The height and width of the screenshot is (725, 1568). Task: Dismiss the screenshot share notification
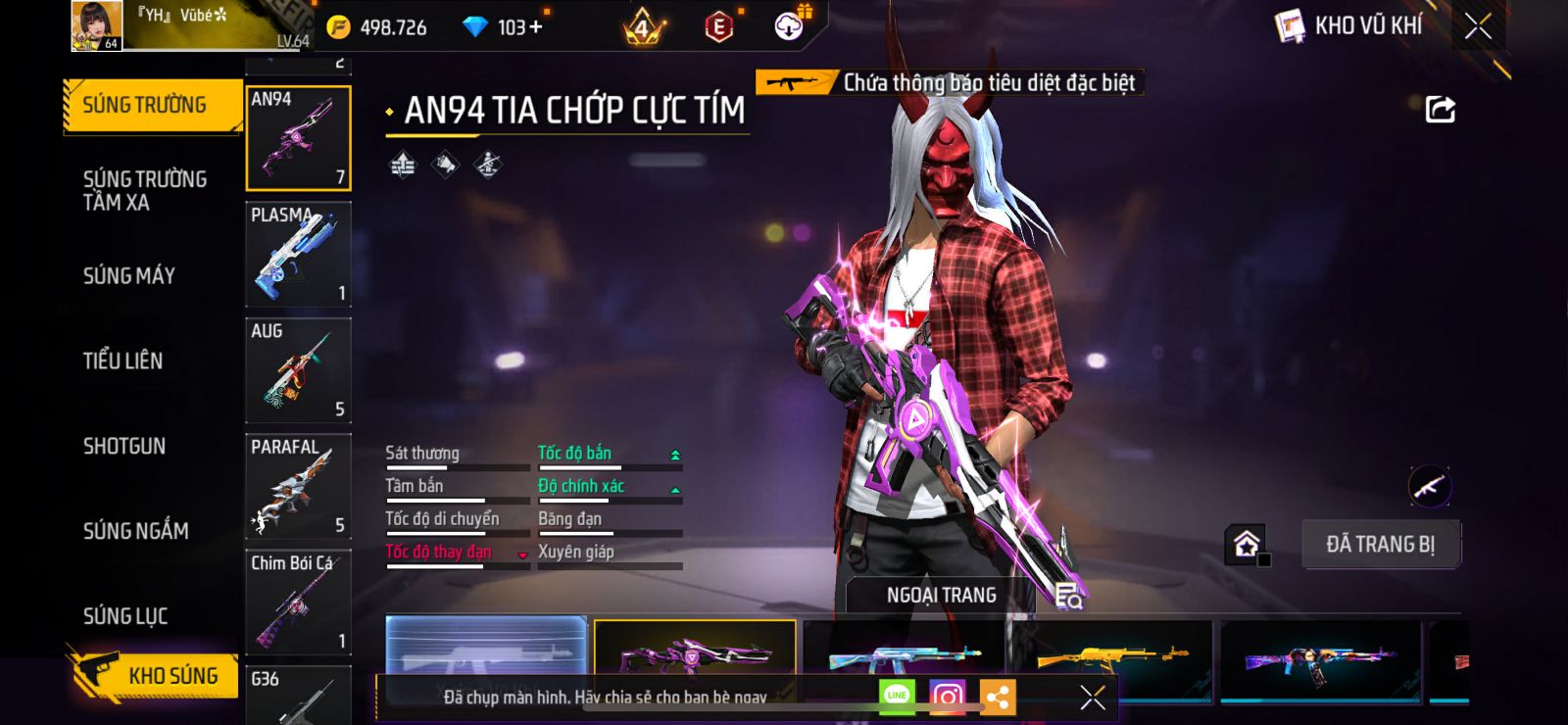pos(1093,697)
